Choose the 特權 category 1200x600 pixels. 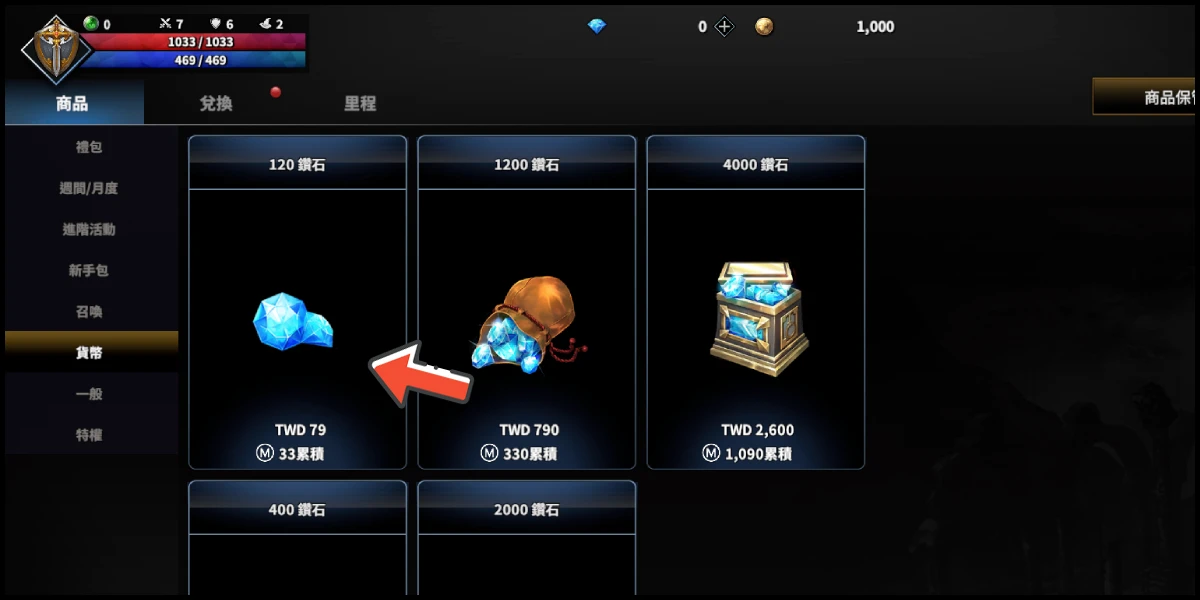tap(90, 435)
